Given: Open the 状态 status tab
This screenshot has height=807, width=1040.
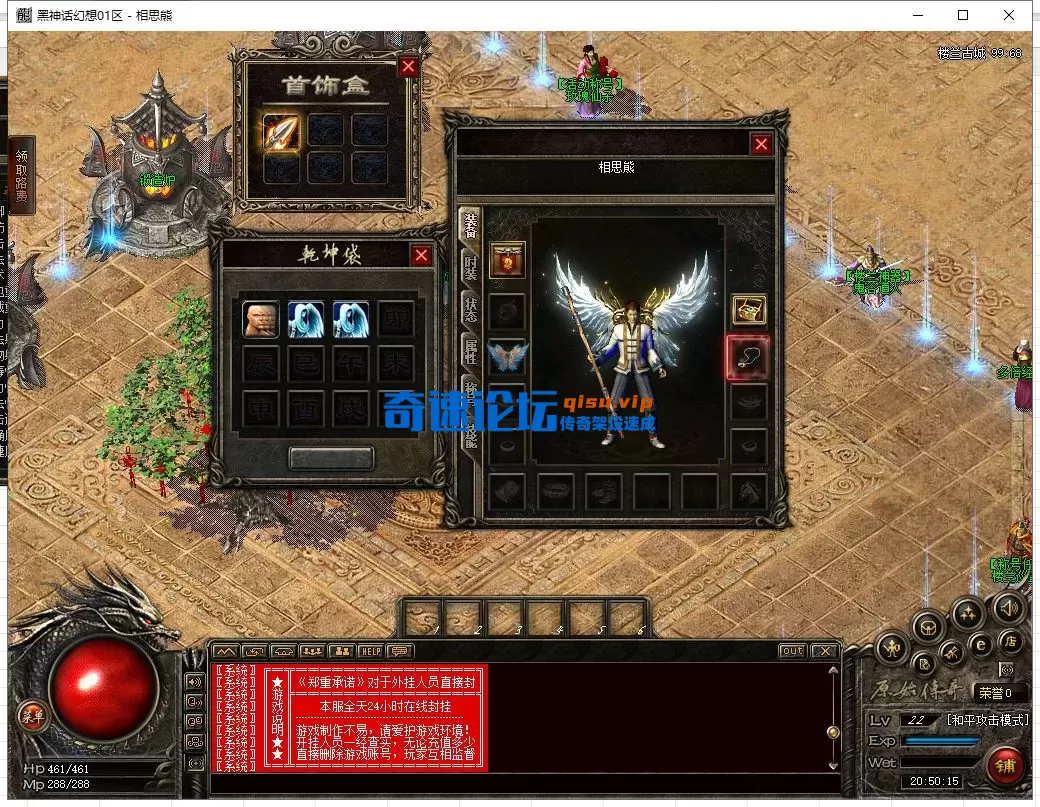Looking at the screenshot, I should click(x=470, y=309).
